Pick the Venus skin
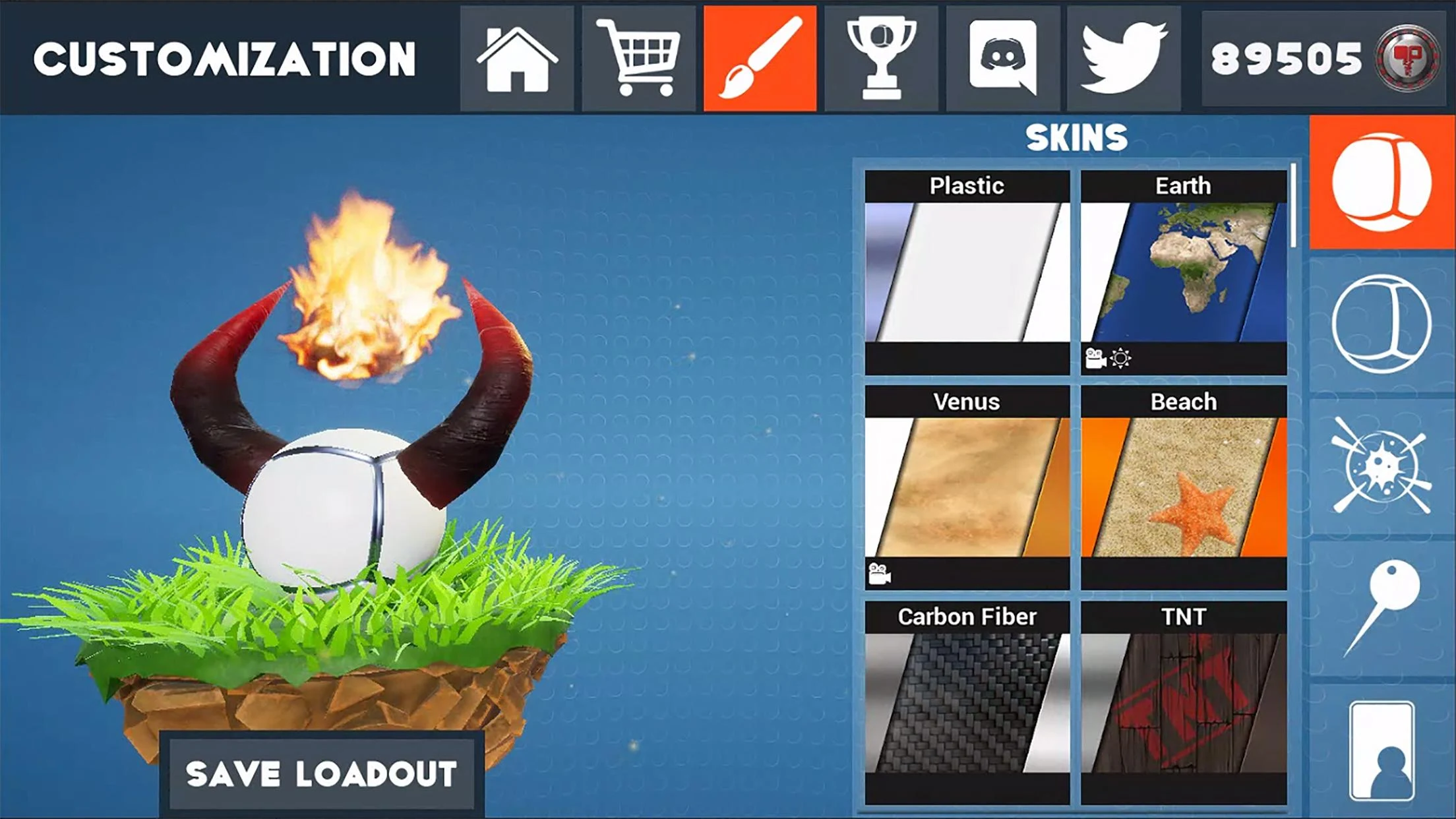Image resolution: width=1456 pixels, height=819 pixels. click(967, 487)
